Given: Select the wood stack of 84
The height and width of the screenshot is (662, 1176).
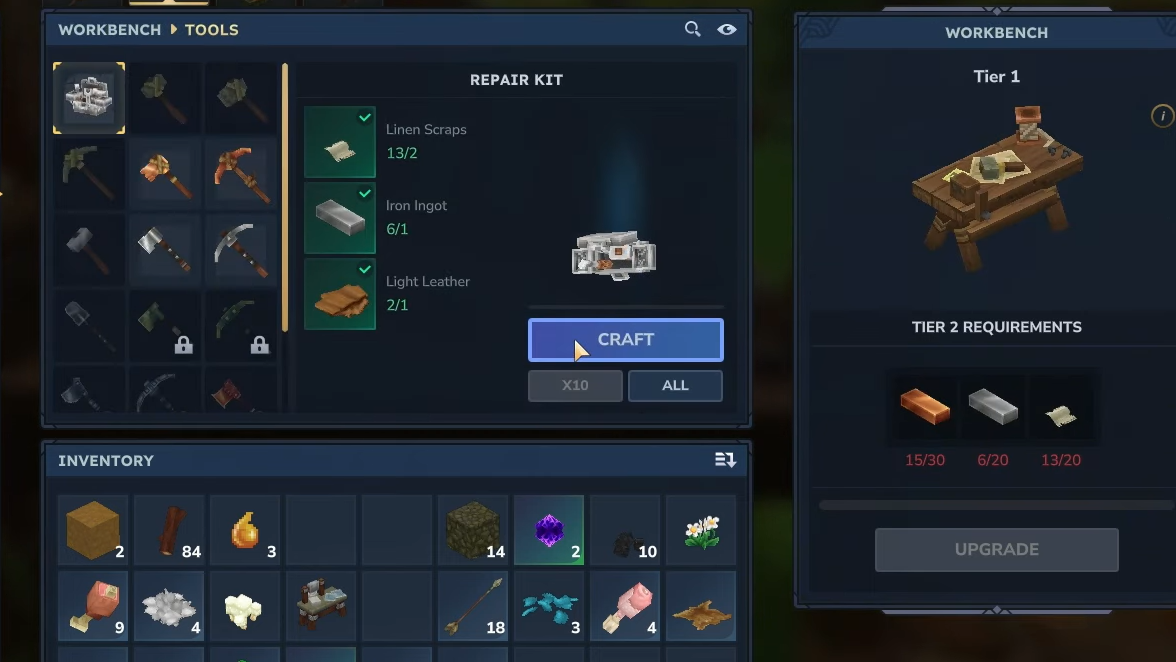Looking at the screenshot, I should [x=169, y=530].
